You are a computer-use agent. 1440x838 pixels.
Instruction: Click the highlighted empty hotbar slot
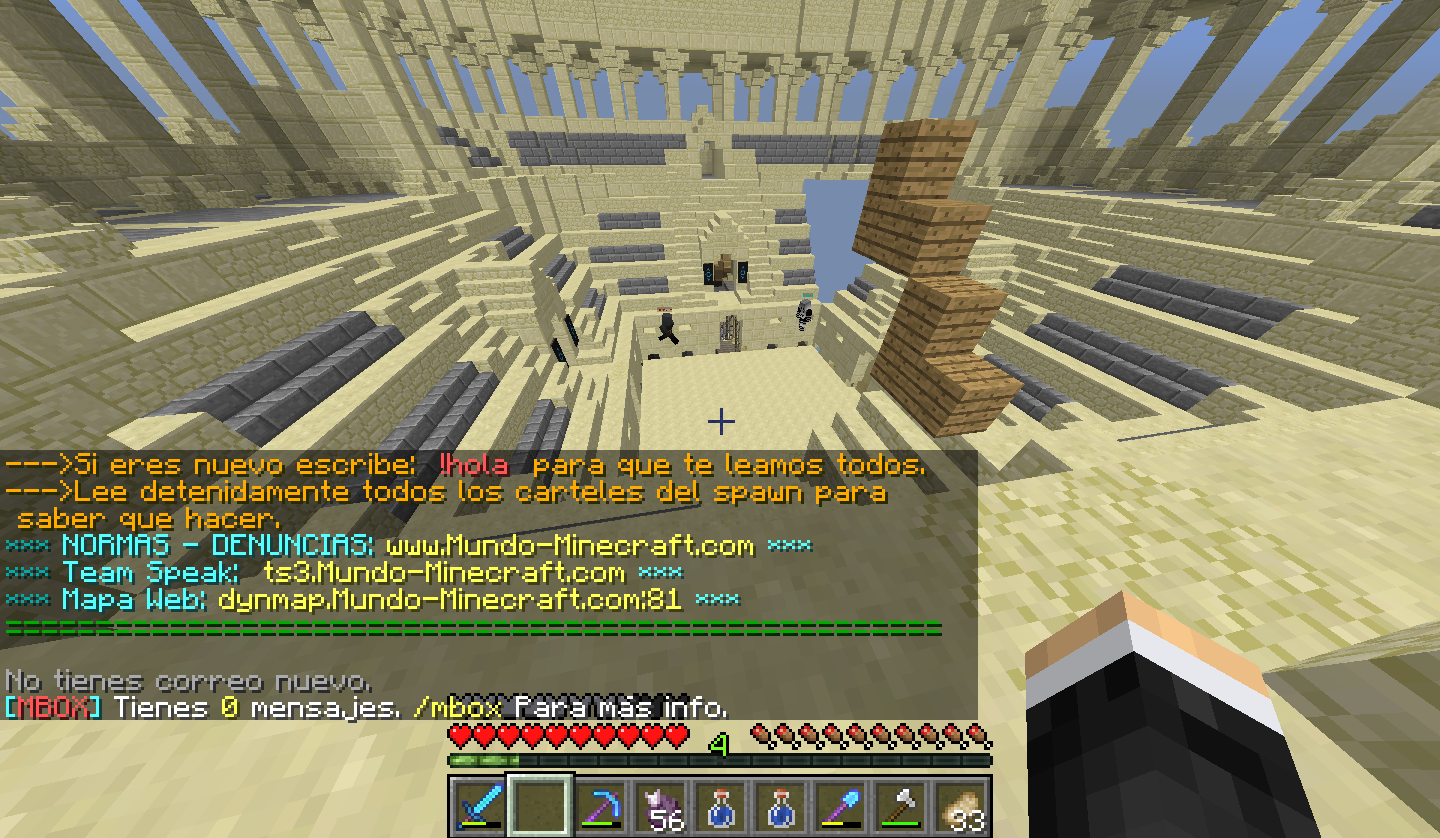pos(539,806)
